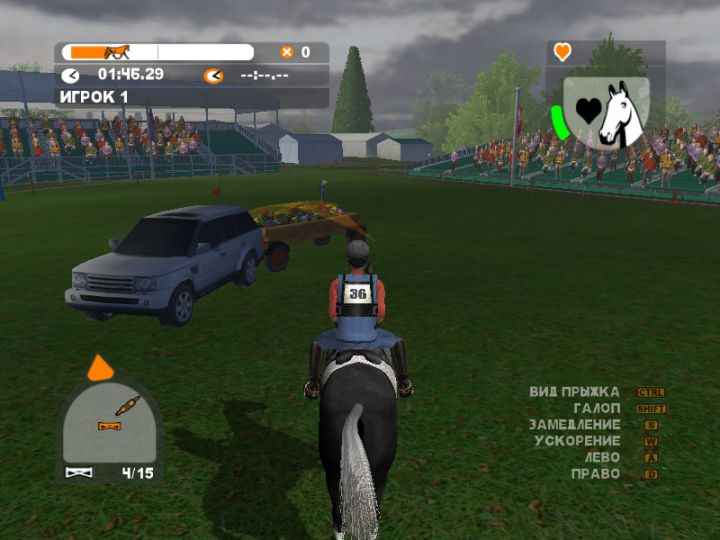Click the course minimap panel

pos(109,422)
